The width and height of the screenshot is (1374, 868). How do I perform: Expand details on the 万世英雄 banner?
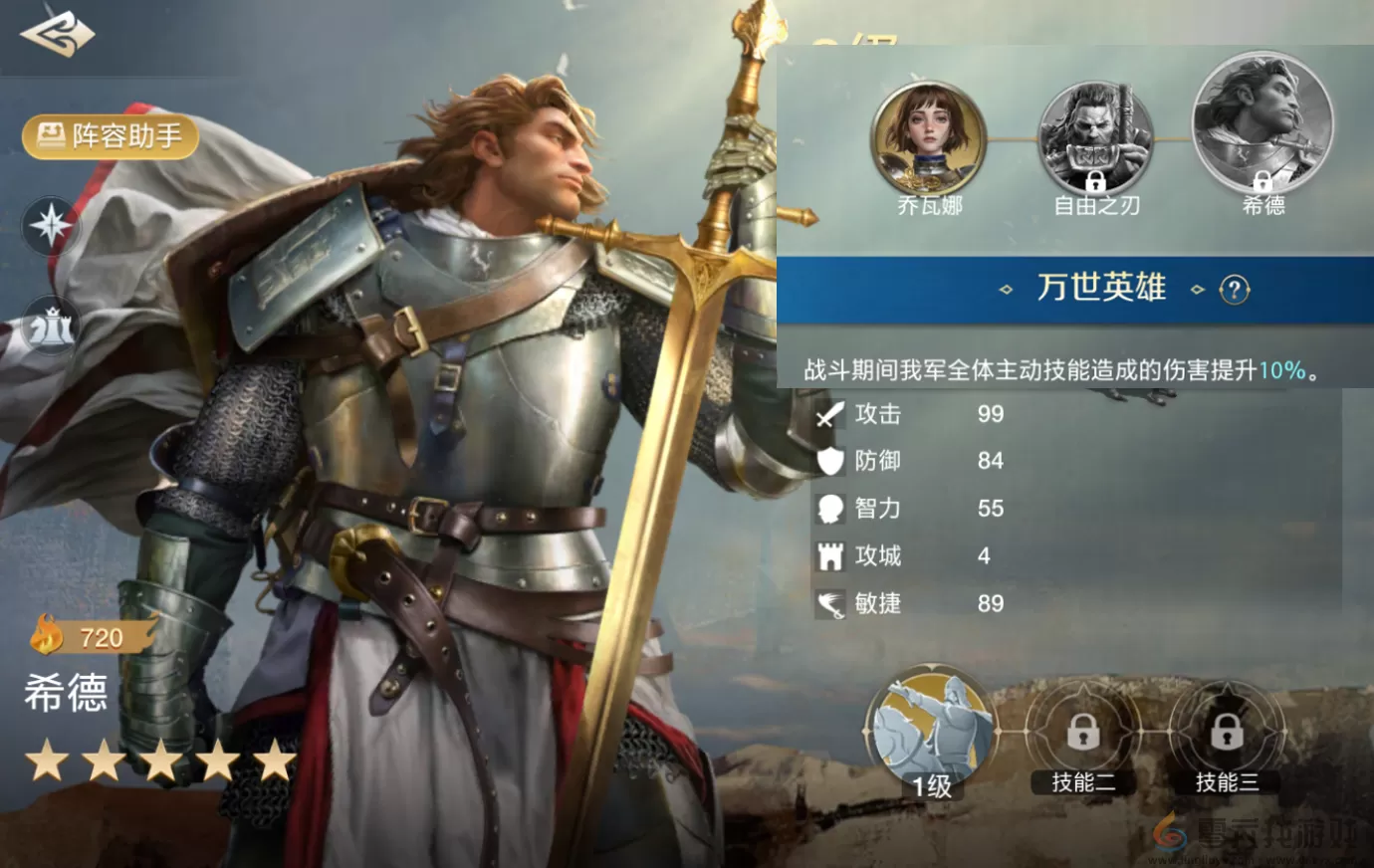pyautogui.click(x=1101, y=290)
